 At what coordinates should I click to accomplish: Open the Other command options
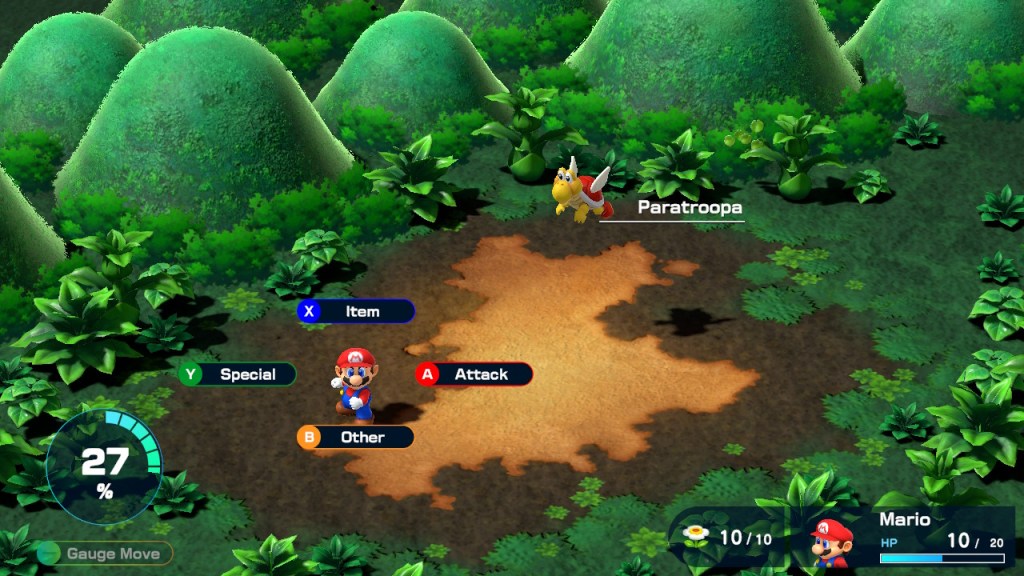[x=356, y=437]
